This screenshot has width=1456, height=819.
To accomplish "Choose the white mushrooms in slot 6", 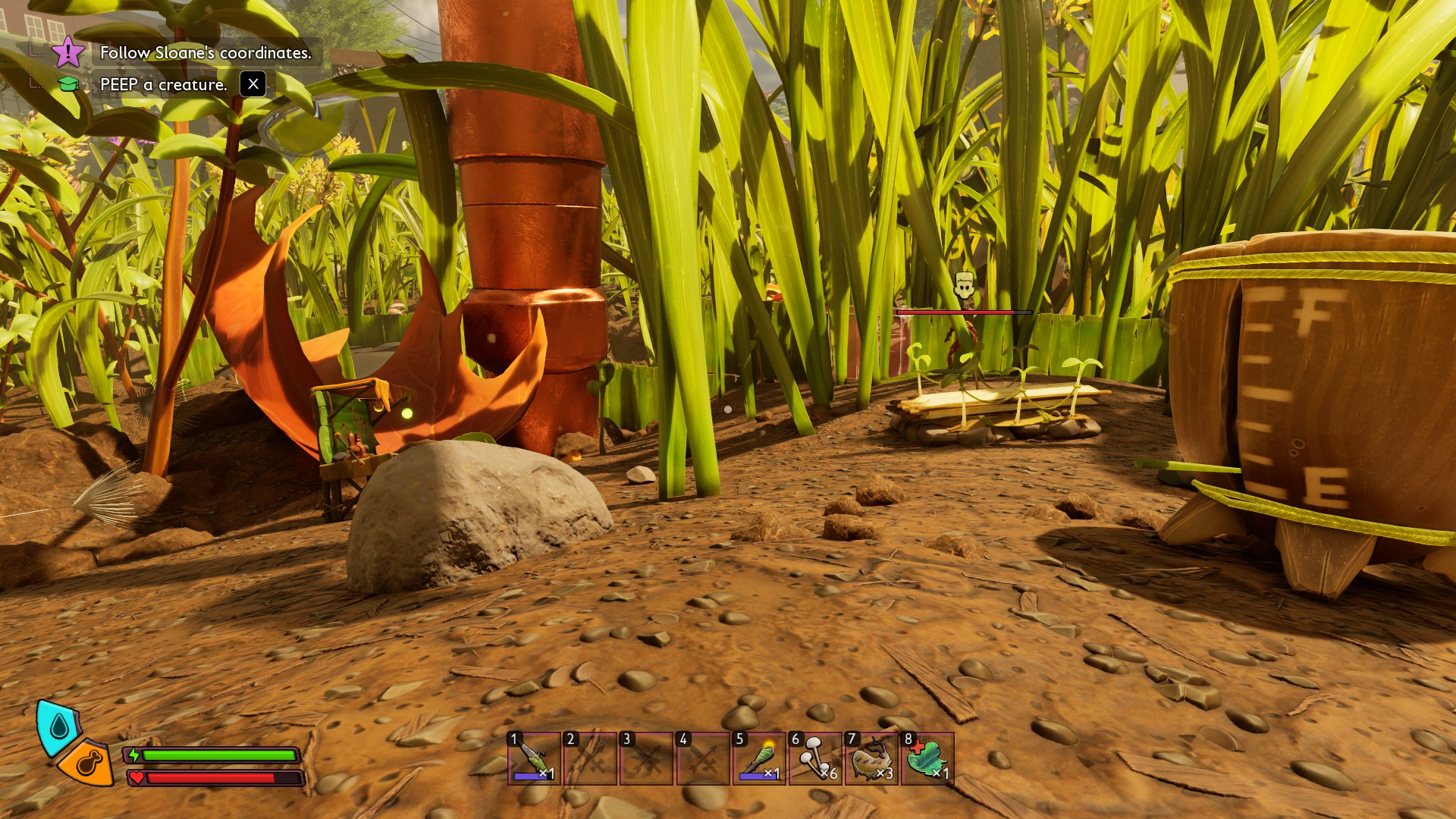I will [815, 758].
